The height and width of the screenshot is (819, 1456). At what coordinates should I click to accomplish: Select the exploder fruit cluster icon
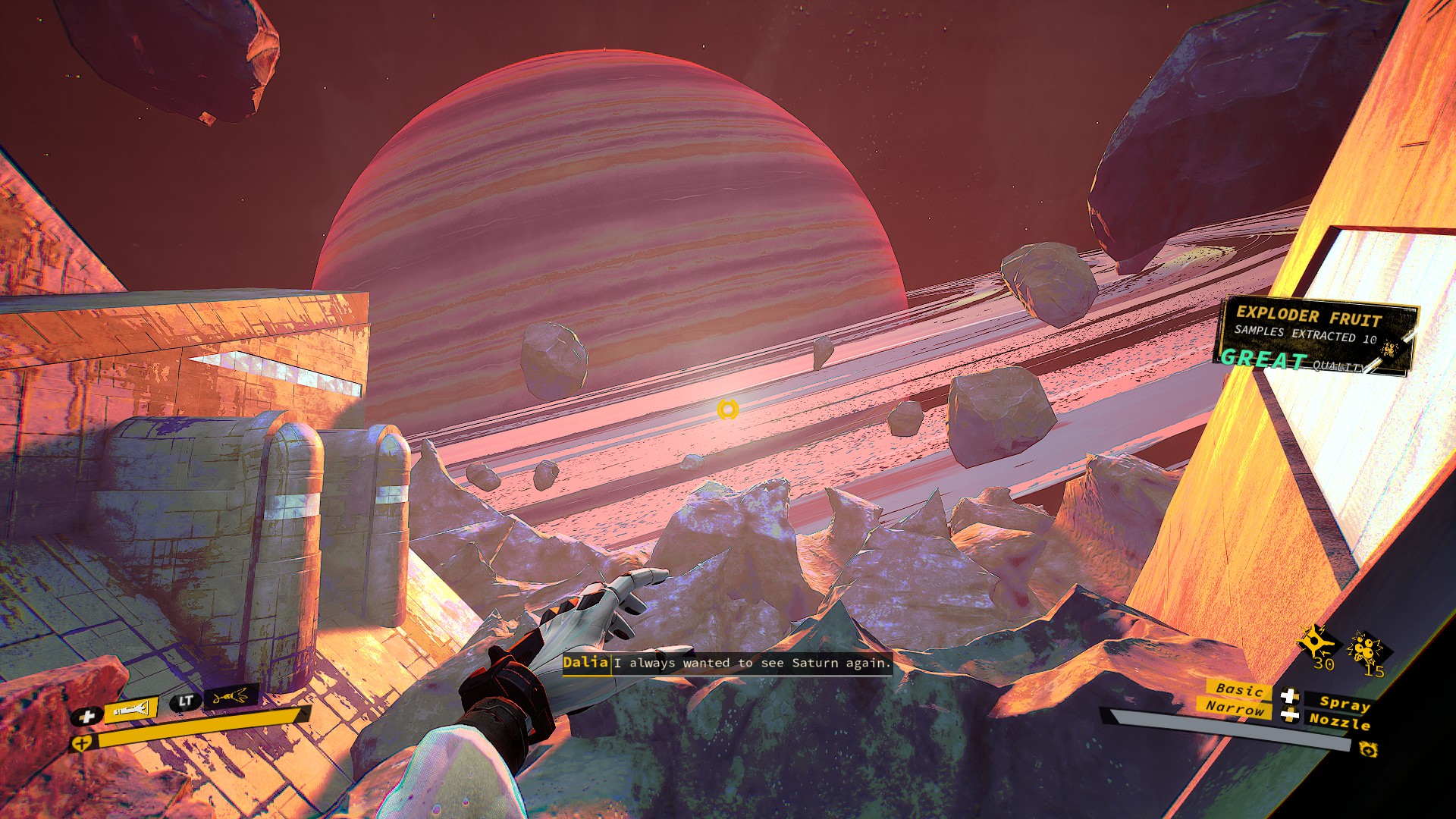pos(1369,648)
